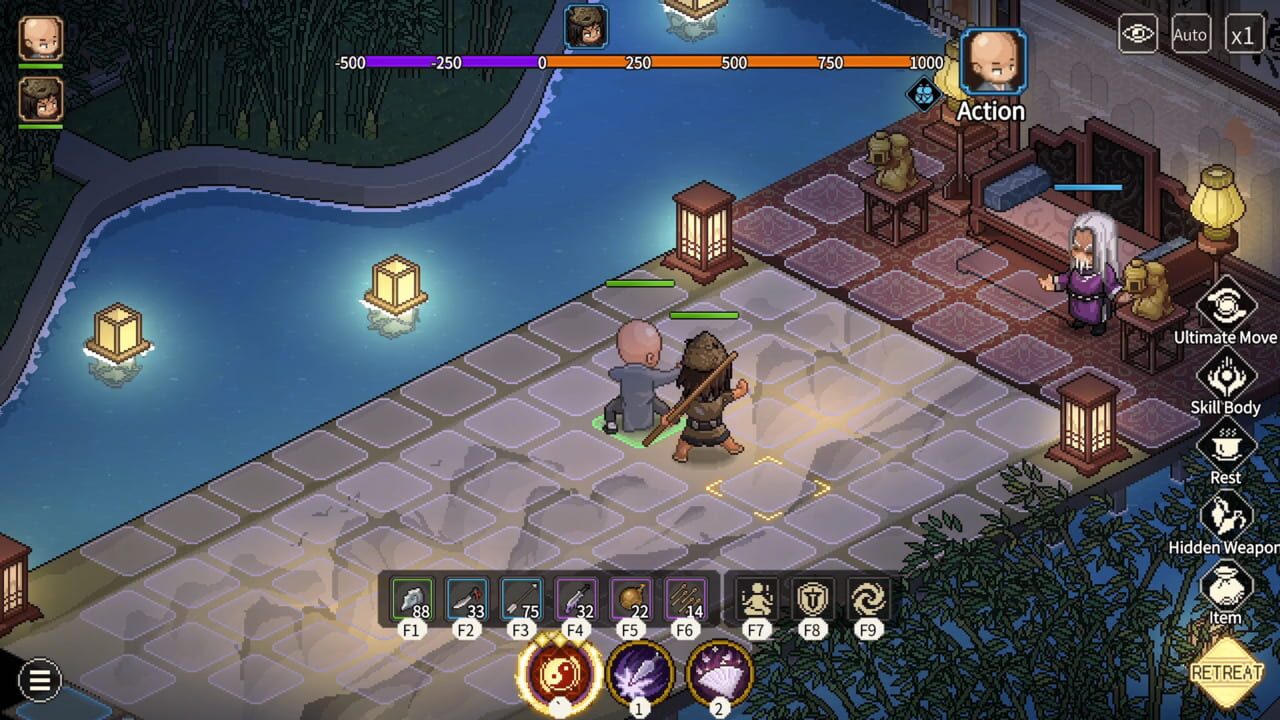
Task: Expand the F8 shield guard option
Action: coord(812,597)
